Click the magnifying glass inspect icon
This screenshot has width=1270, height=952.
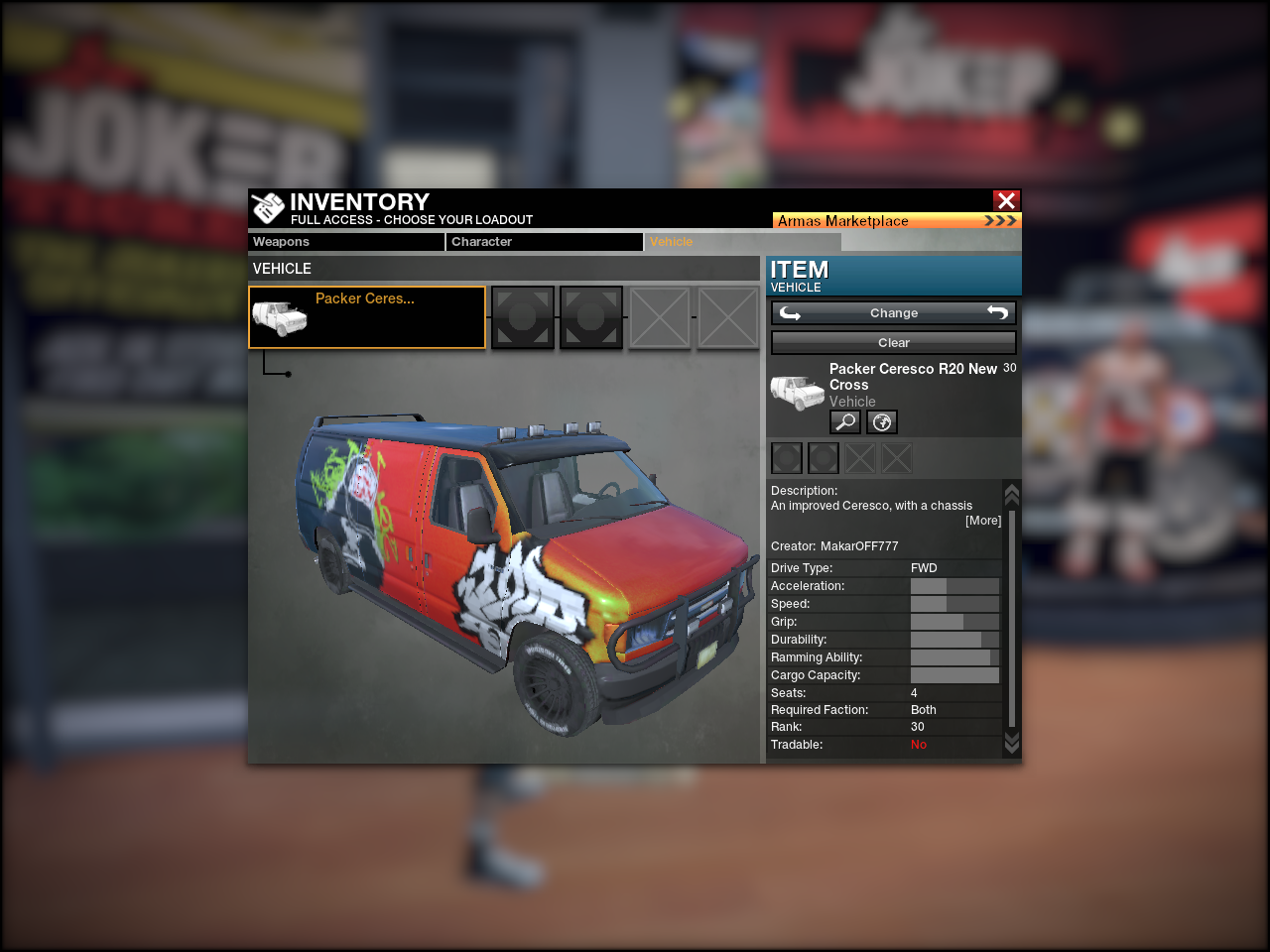(845, 422)
